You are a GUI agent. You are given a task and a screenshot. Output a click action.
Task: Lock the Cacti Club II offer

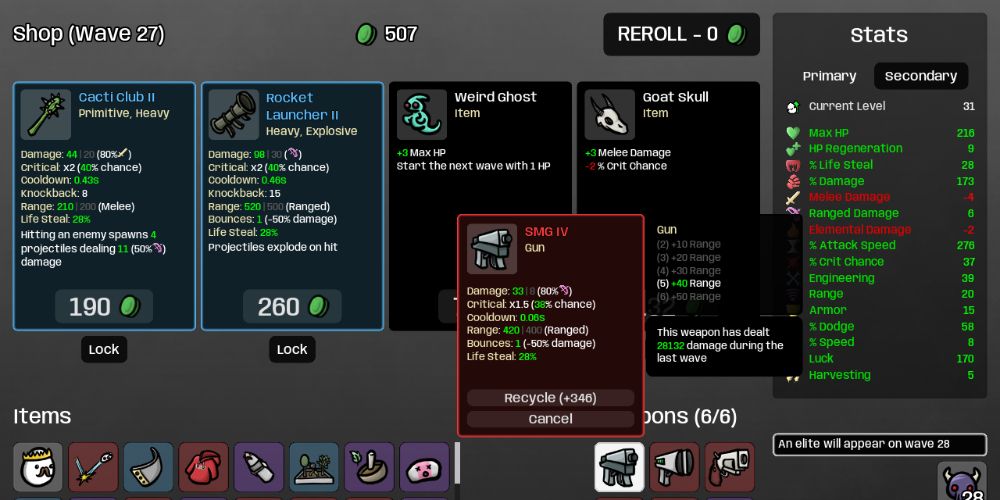[x=104, y=349]
